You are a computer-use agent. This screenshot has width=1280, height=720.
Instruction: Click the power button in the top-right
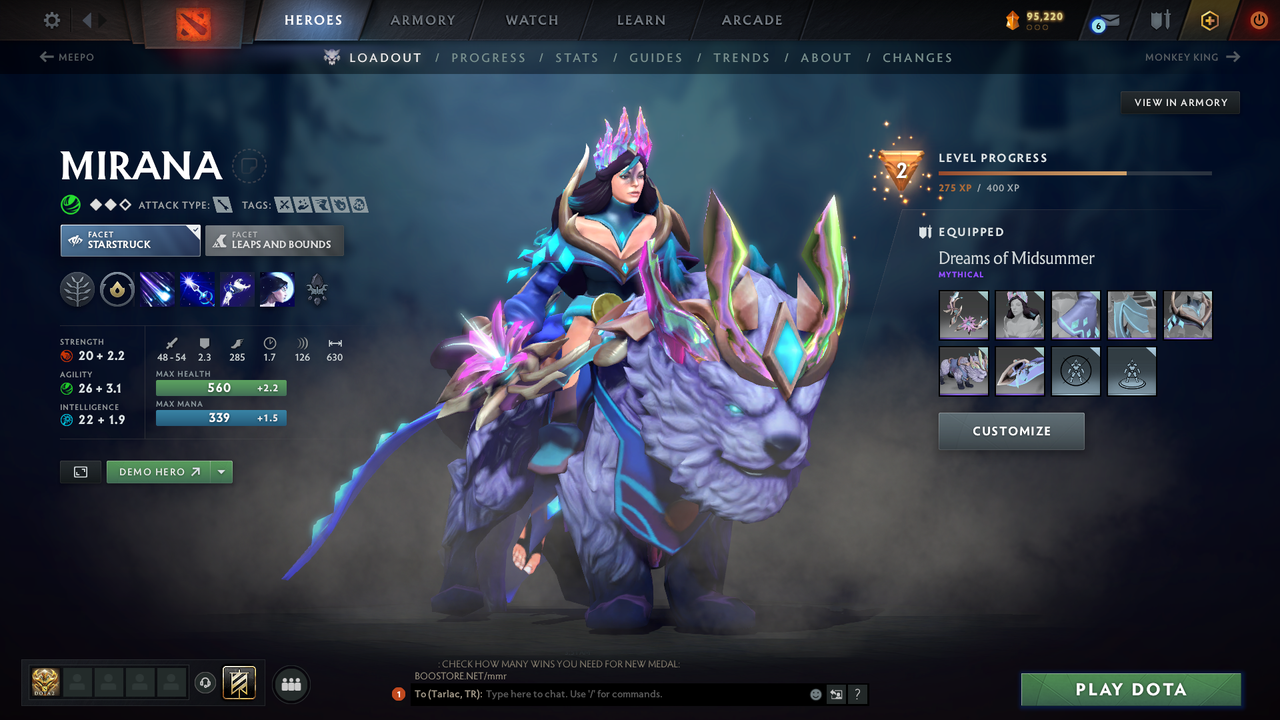[x=1257, y=19]
